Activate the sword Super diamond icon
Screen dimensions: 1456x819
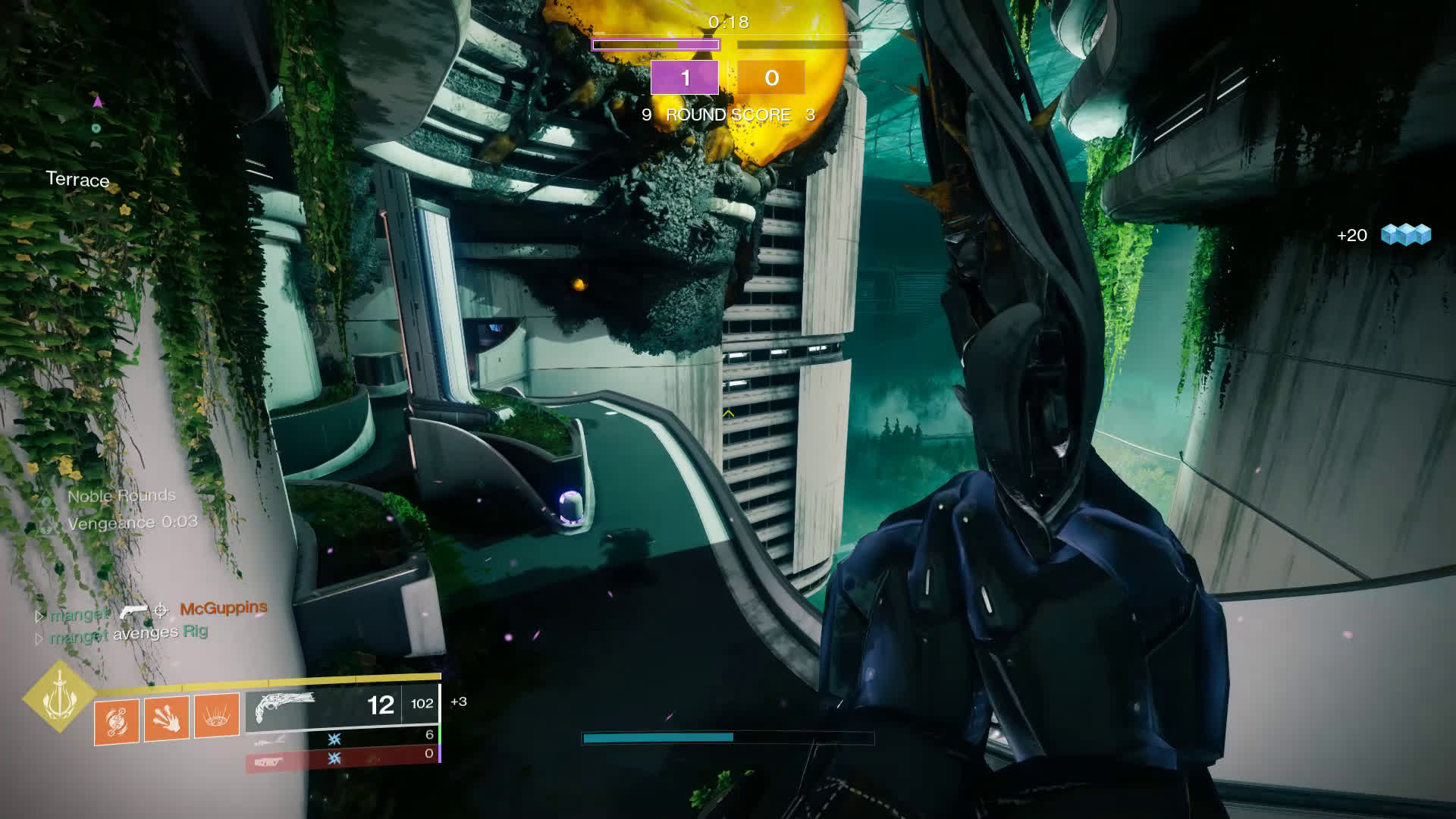click(x=58, y=696)
